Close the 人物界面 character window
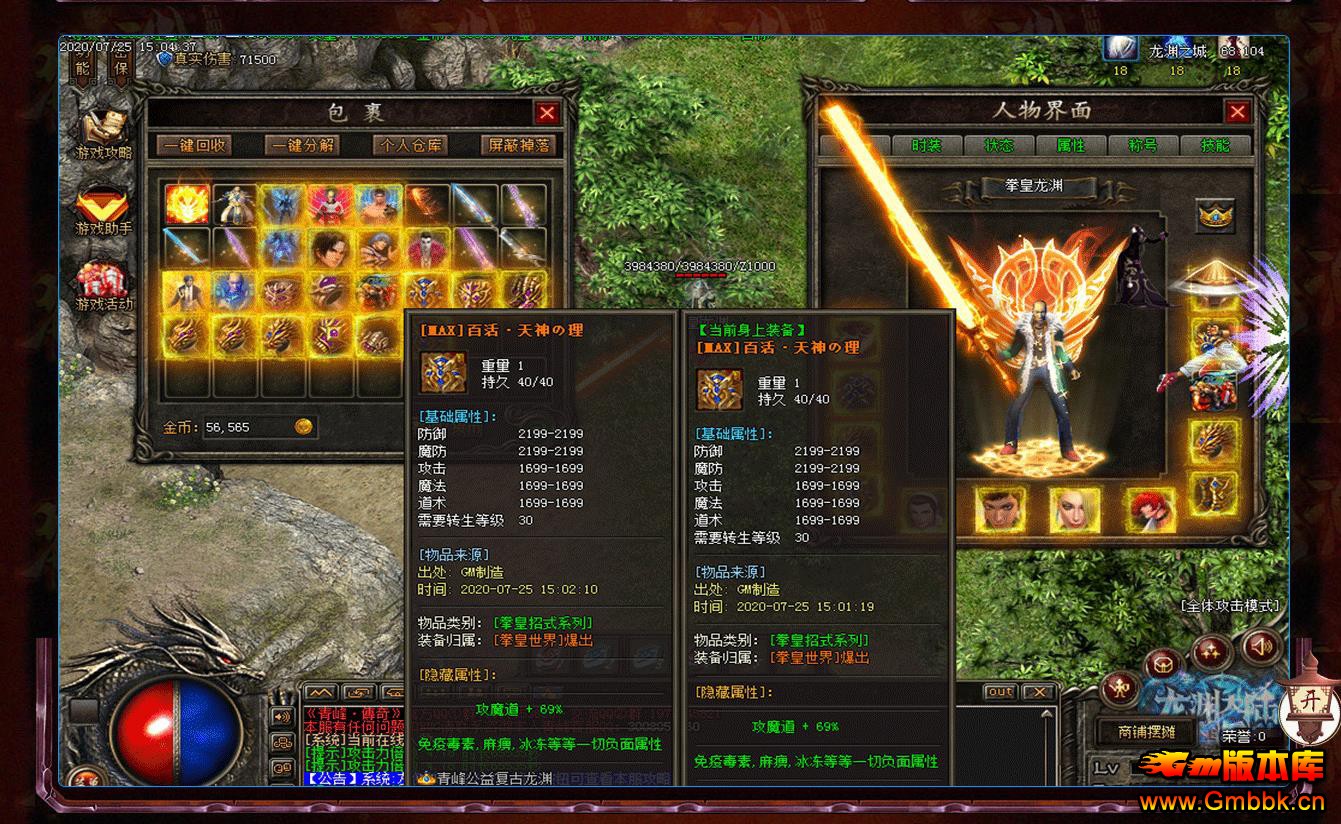1341x824 pixels. pyautogui.click(x=1237, y=111)
